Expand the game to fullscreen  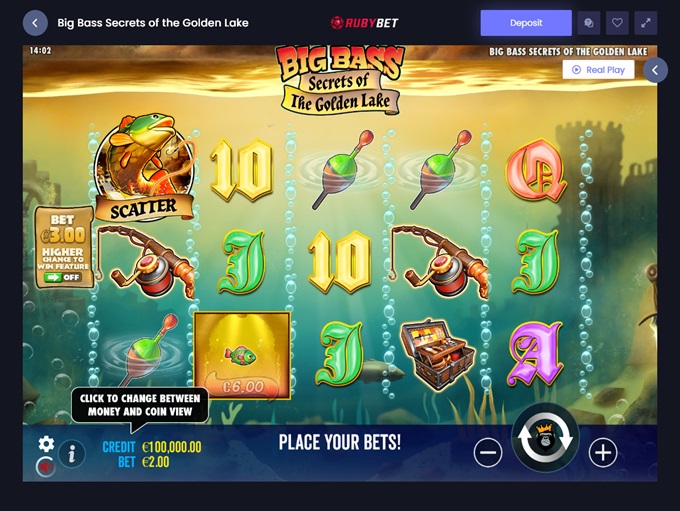(x=645, y=23)
